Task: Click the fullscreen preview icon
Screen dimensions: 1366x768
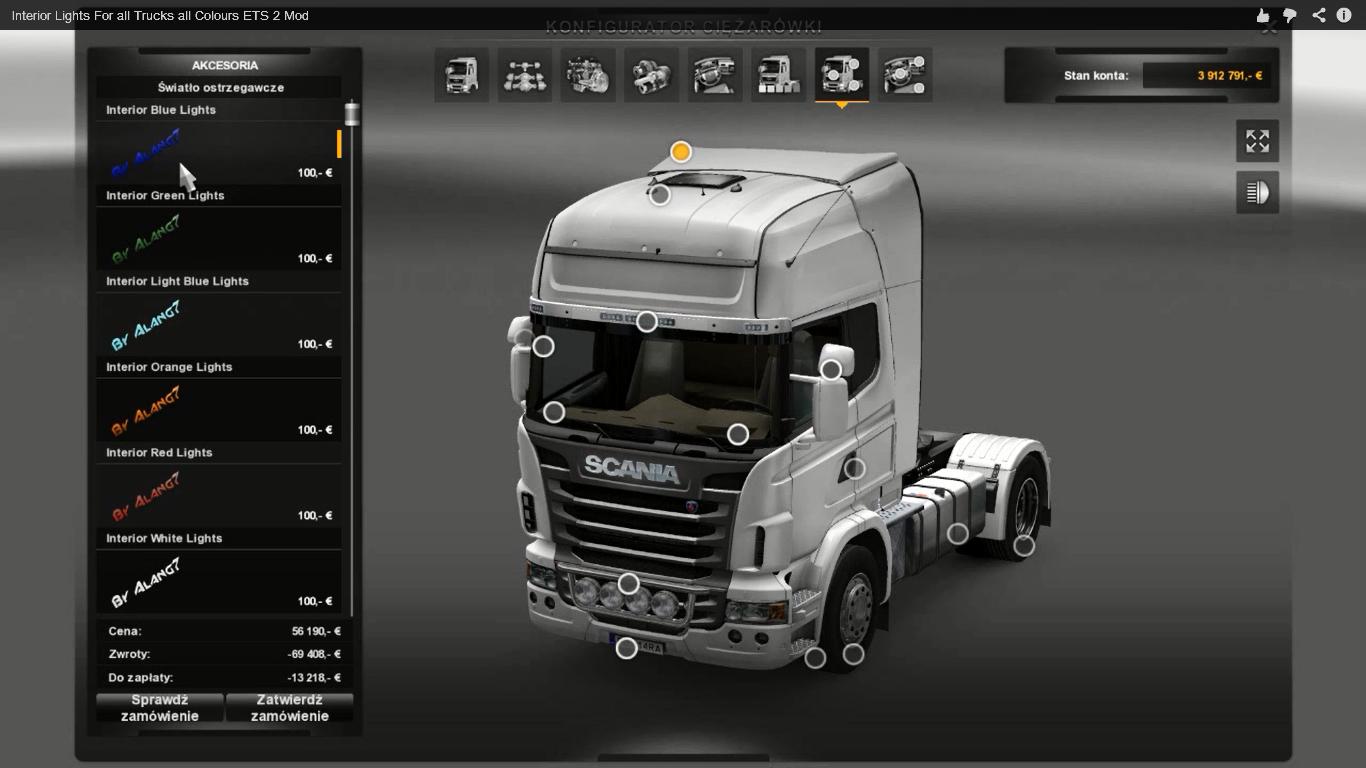Action: point(1257,140)
